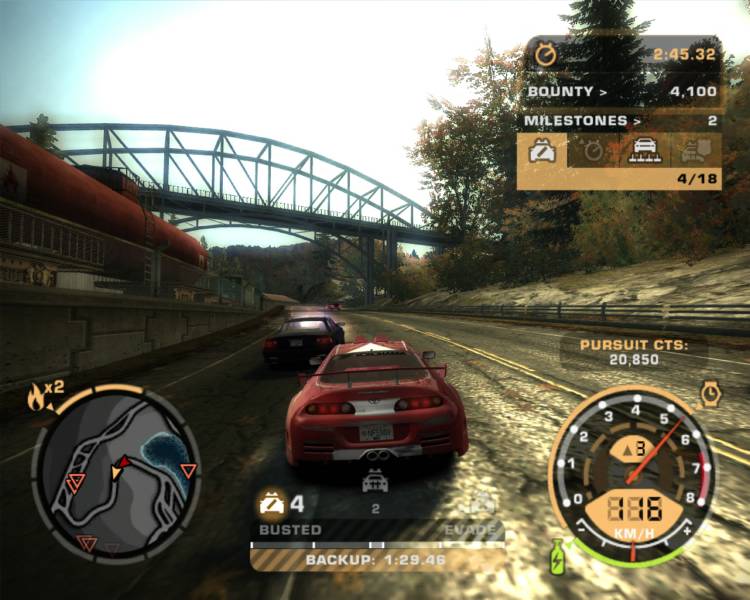Click the disabled cop cars icon beside Busted

pos(272,502)
